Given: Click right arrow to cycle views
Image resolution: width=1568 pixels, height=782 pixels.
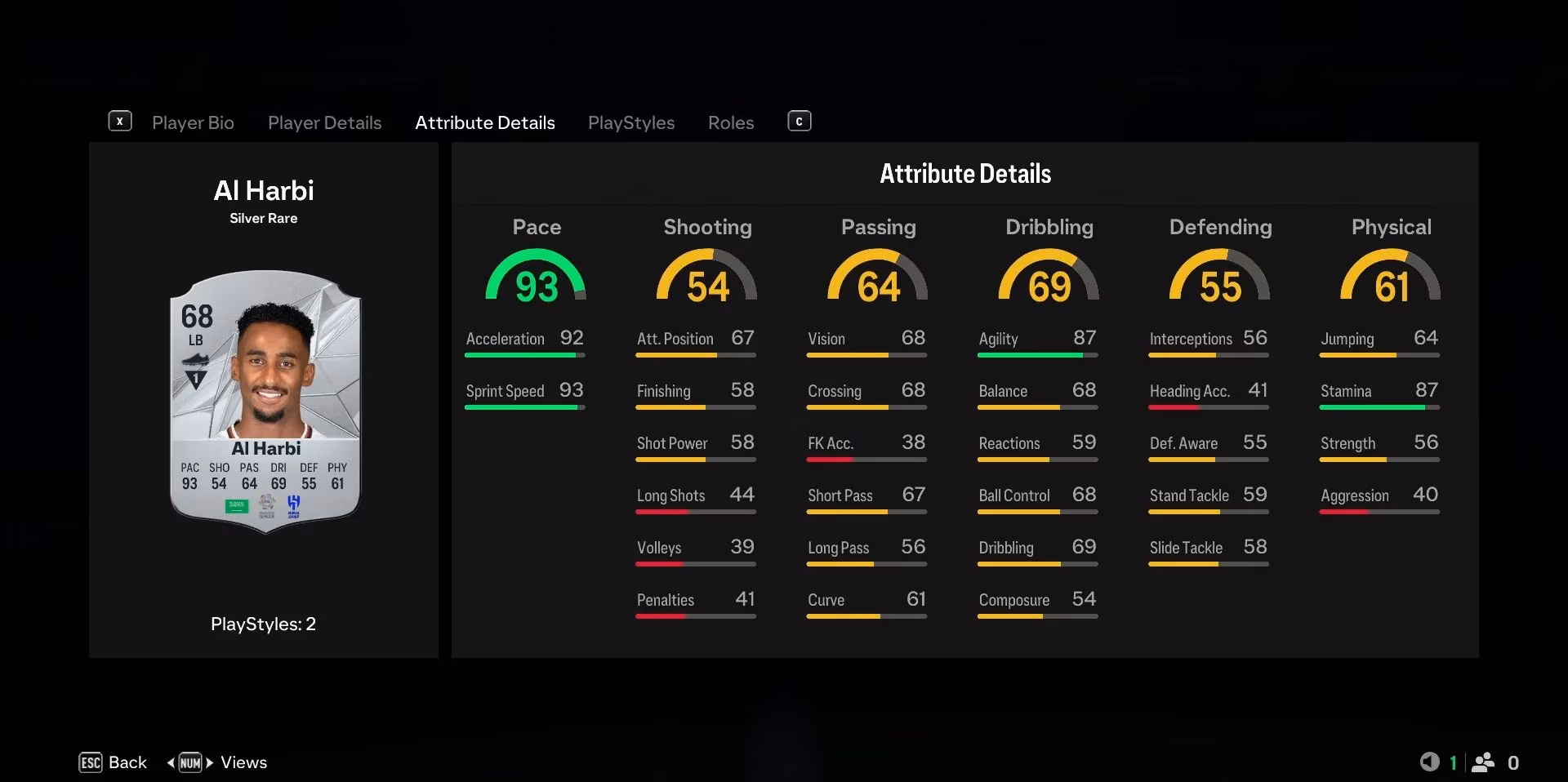Looking at the screenshot, I should tap(211, 762).
